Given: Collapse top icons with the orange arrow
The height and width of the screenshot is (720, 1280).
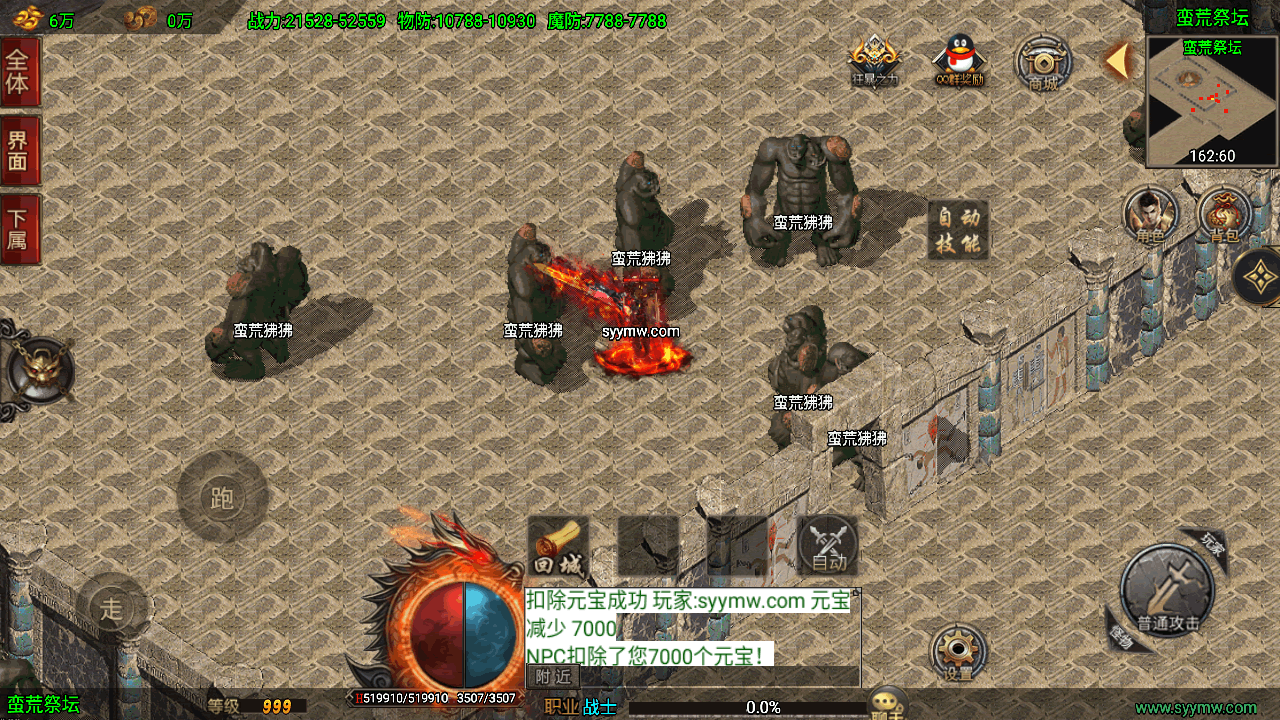Looking at the screenshot, I should 1117,61.
